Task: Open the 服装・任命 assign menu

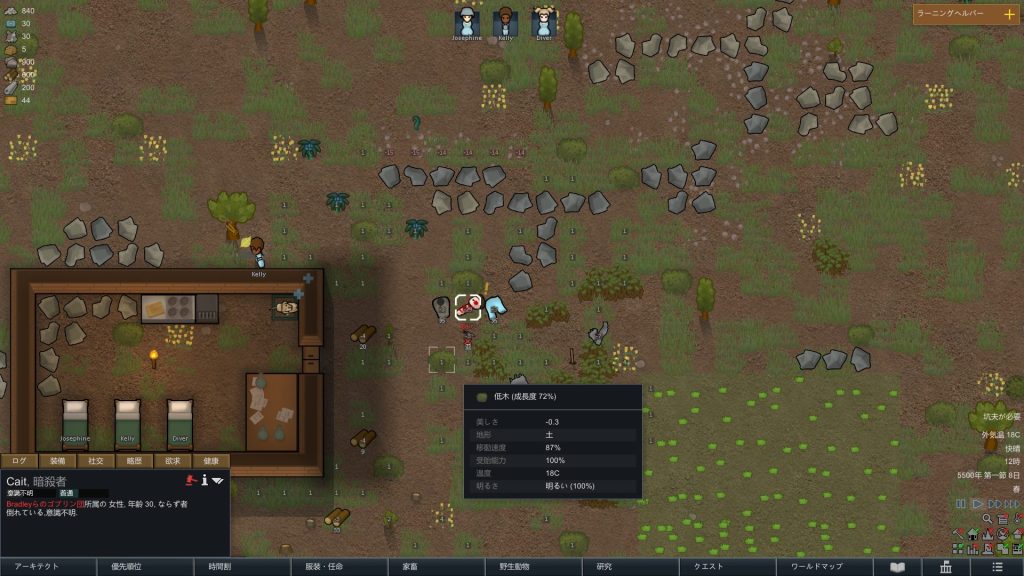Action: tap(338, 566)
